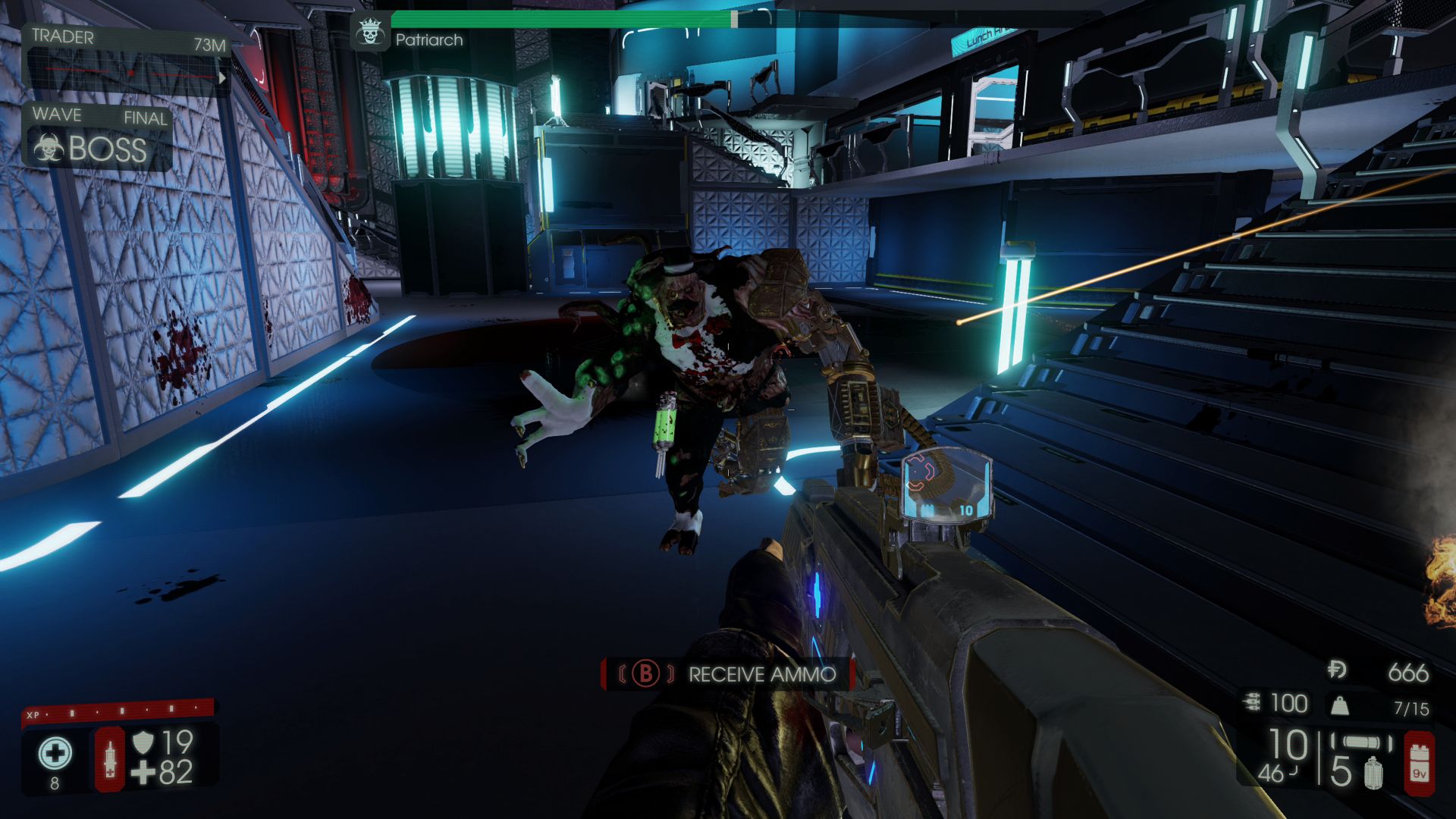Click the Dosh currency icon
1456x819 pixels.
[x=1337, y=670]
